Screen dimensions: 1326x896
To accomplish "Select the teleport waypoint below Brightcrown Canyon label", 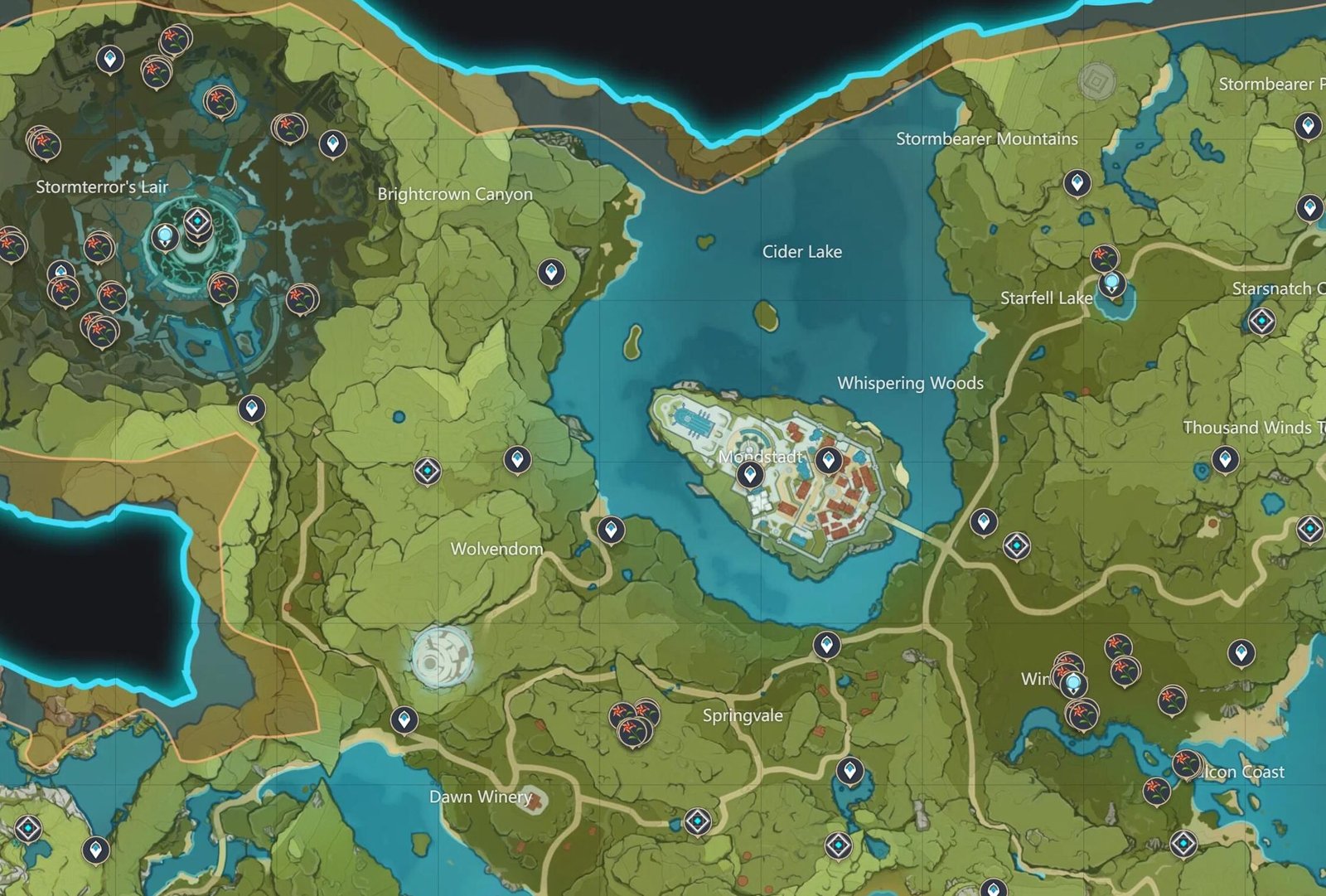I will [551, 271].
